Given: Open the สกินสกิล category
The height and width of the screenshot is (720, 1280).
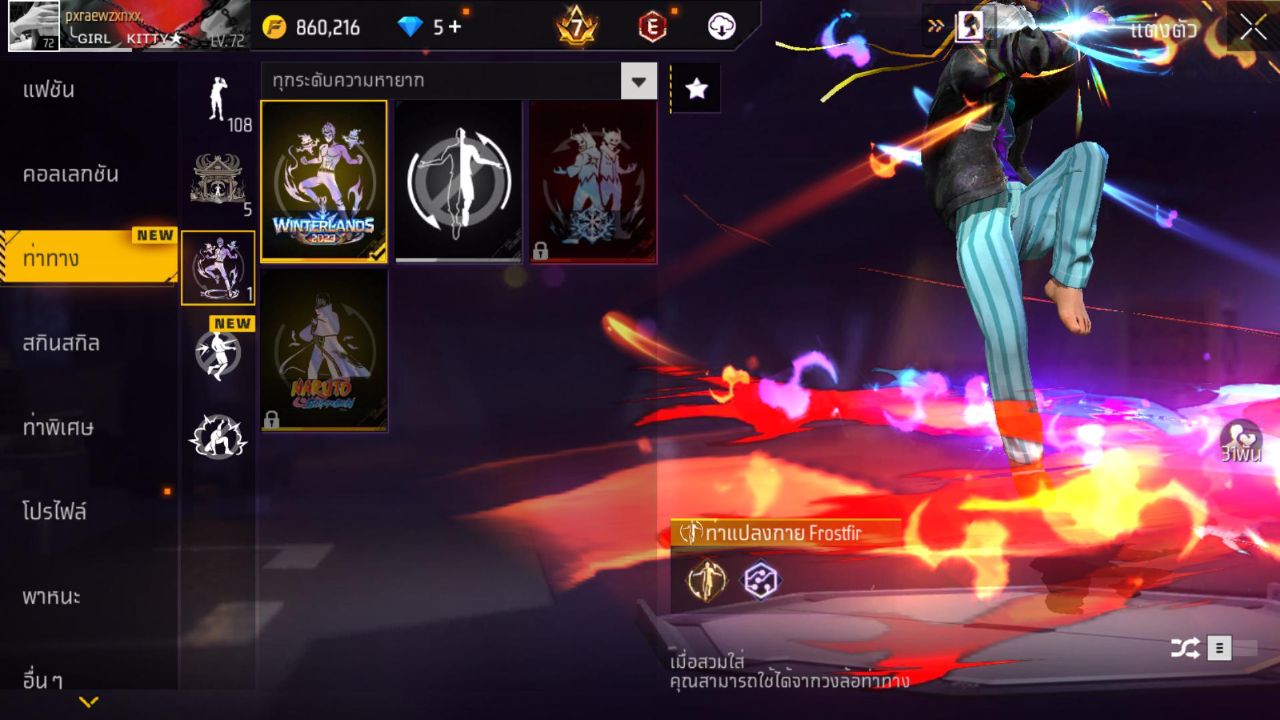Looking at the screenshot, I should point(61,343).
